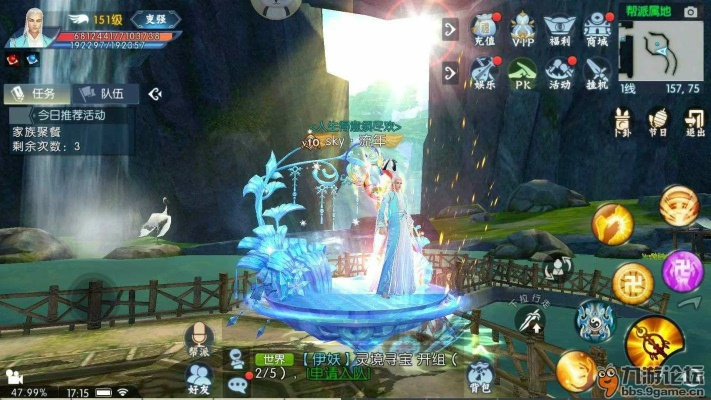Click 申请入队 to apply to join team
The height and width of the screenshot is (400, 711).
click(340, 374)
